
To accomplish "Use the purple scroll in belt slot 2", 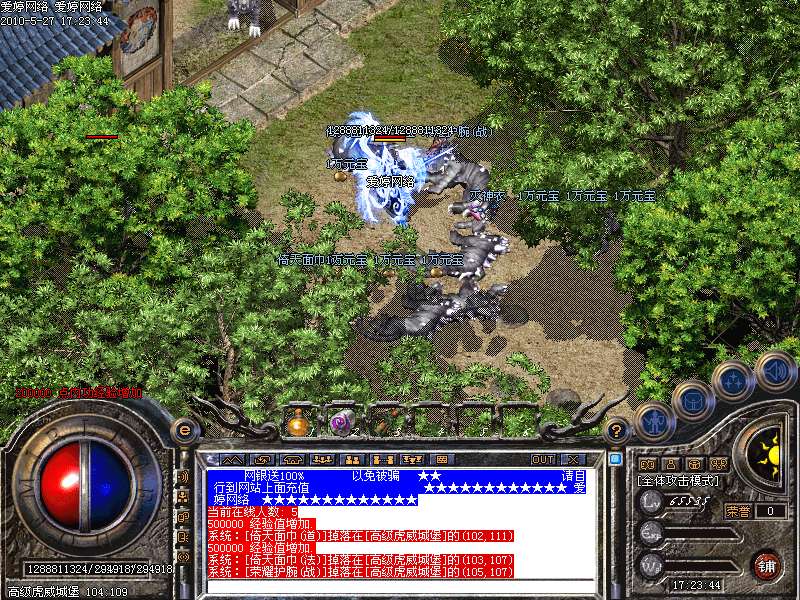I will 341,422.
